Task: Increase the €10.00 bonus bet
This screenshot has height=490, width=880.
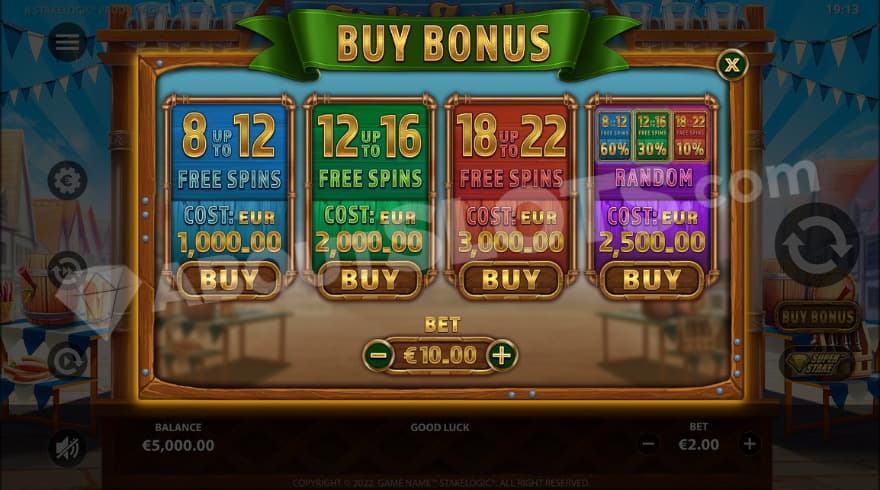Action: click(502, 355)
